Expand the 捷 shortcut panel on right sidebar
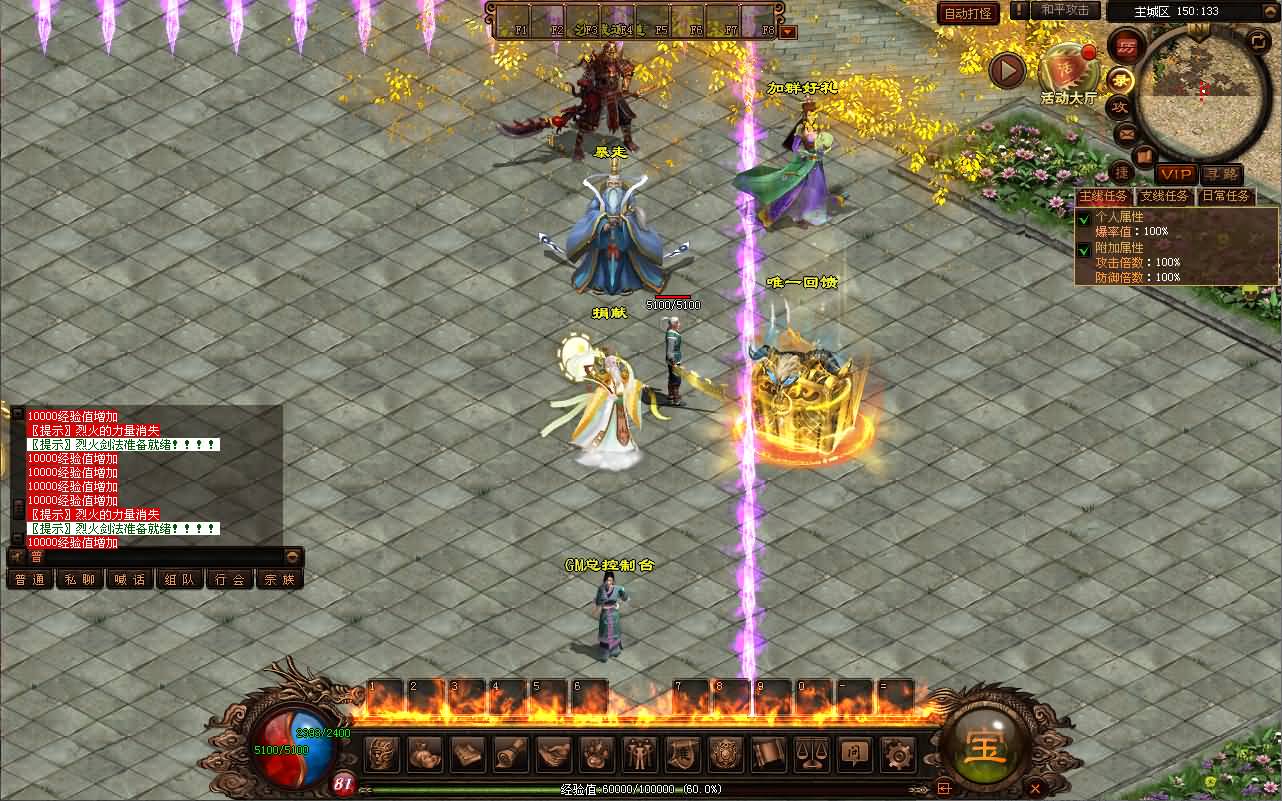 [x=1123, y=173]
